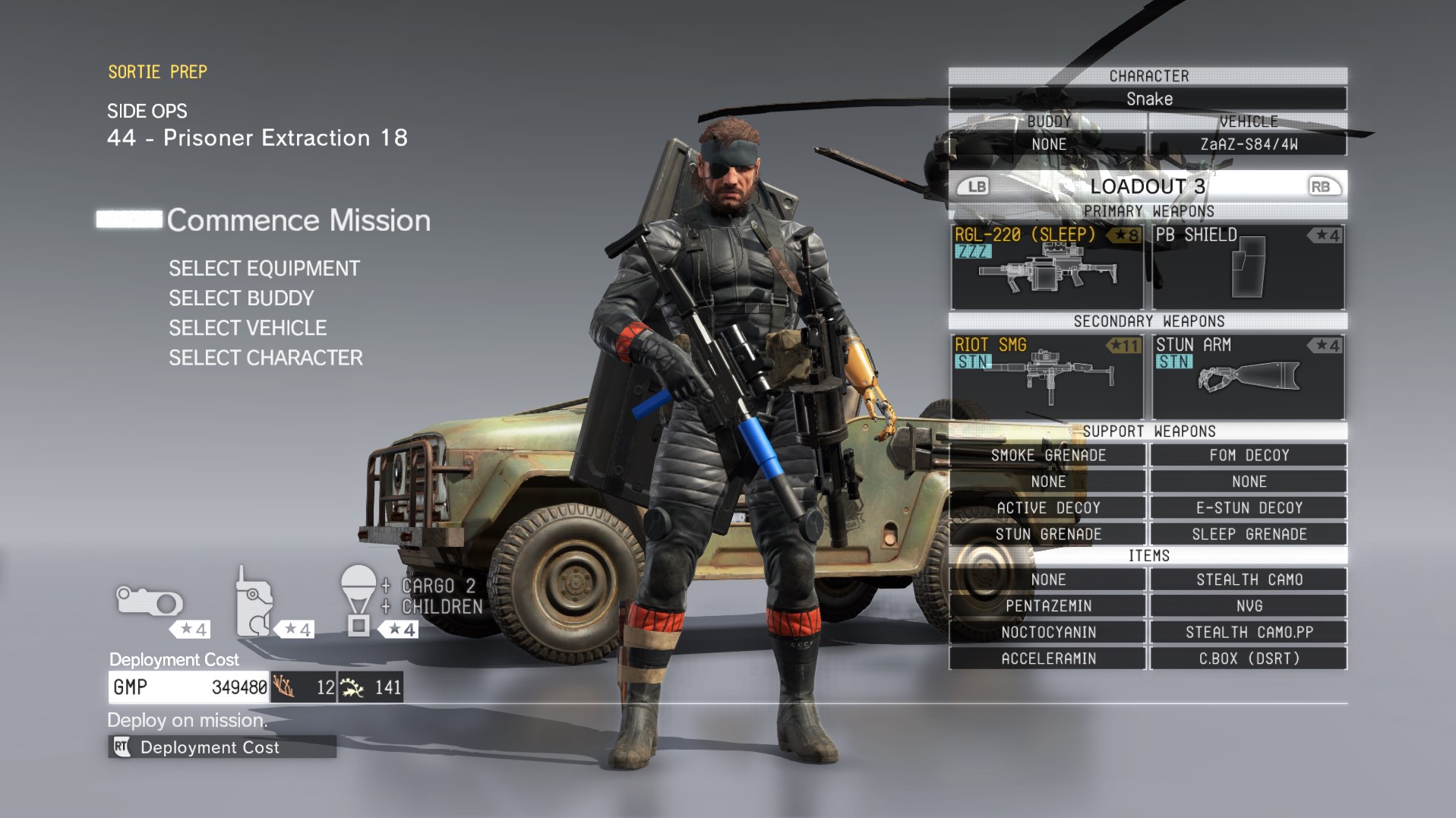Choose the Select Buddy option
This screenshot has width=1456, height=818.
[x=242, y=298]
